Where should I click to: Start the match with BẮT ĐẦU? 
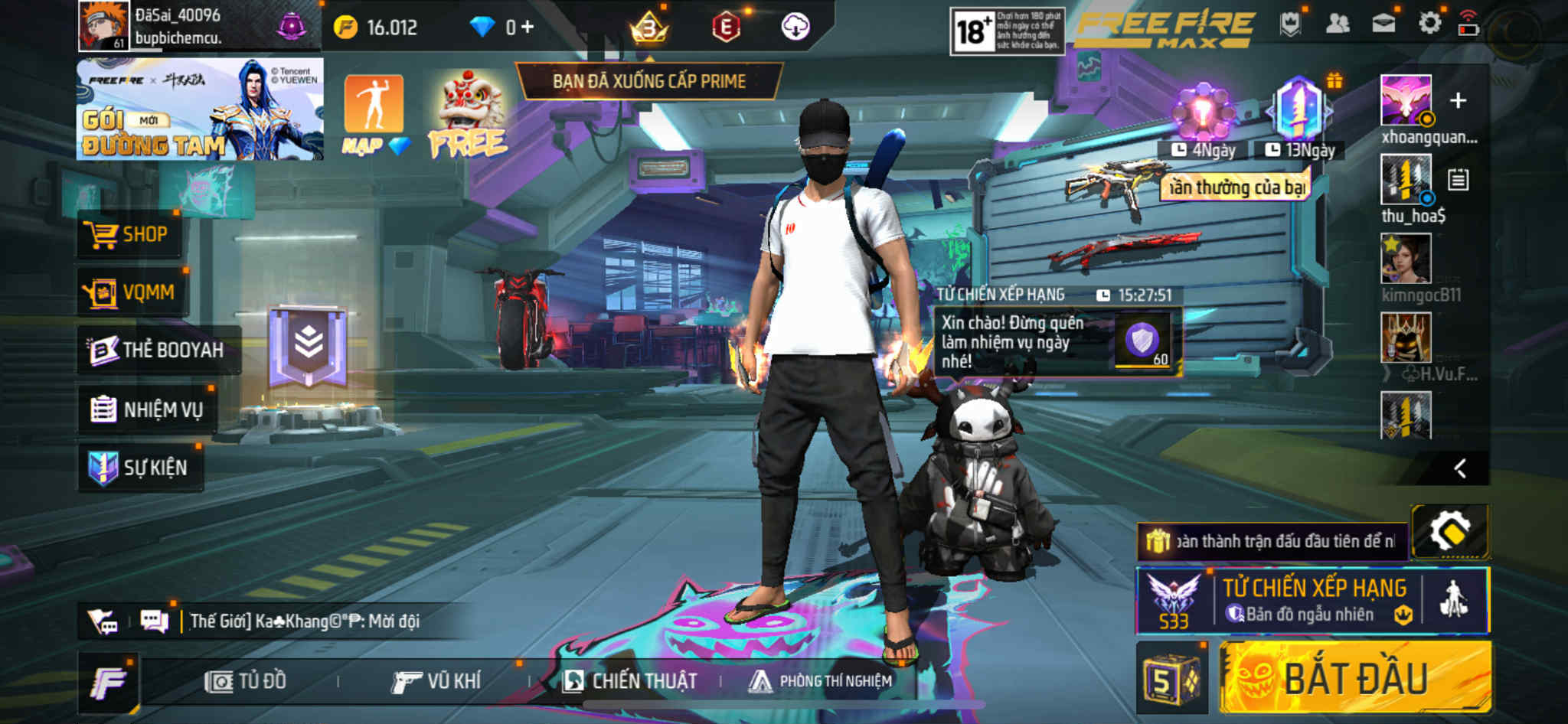point(1355,678)
